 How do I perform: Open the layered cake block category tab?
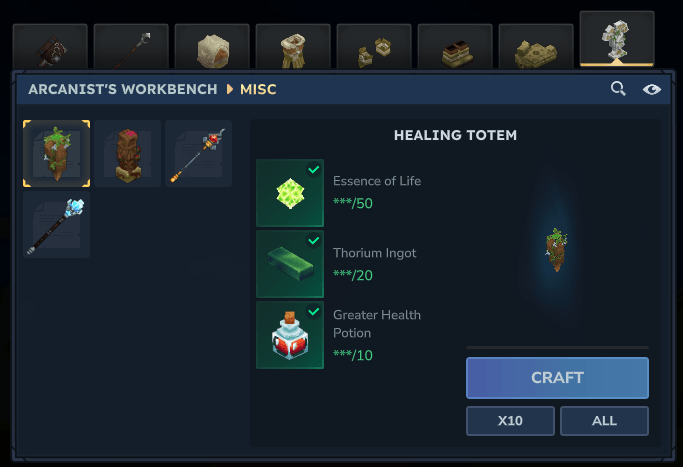(x=455, y=47)
